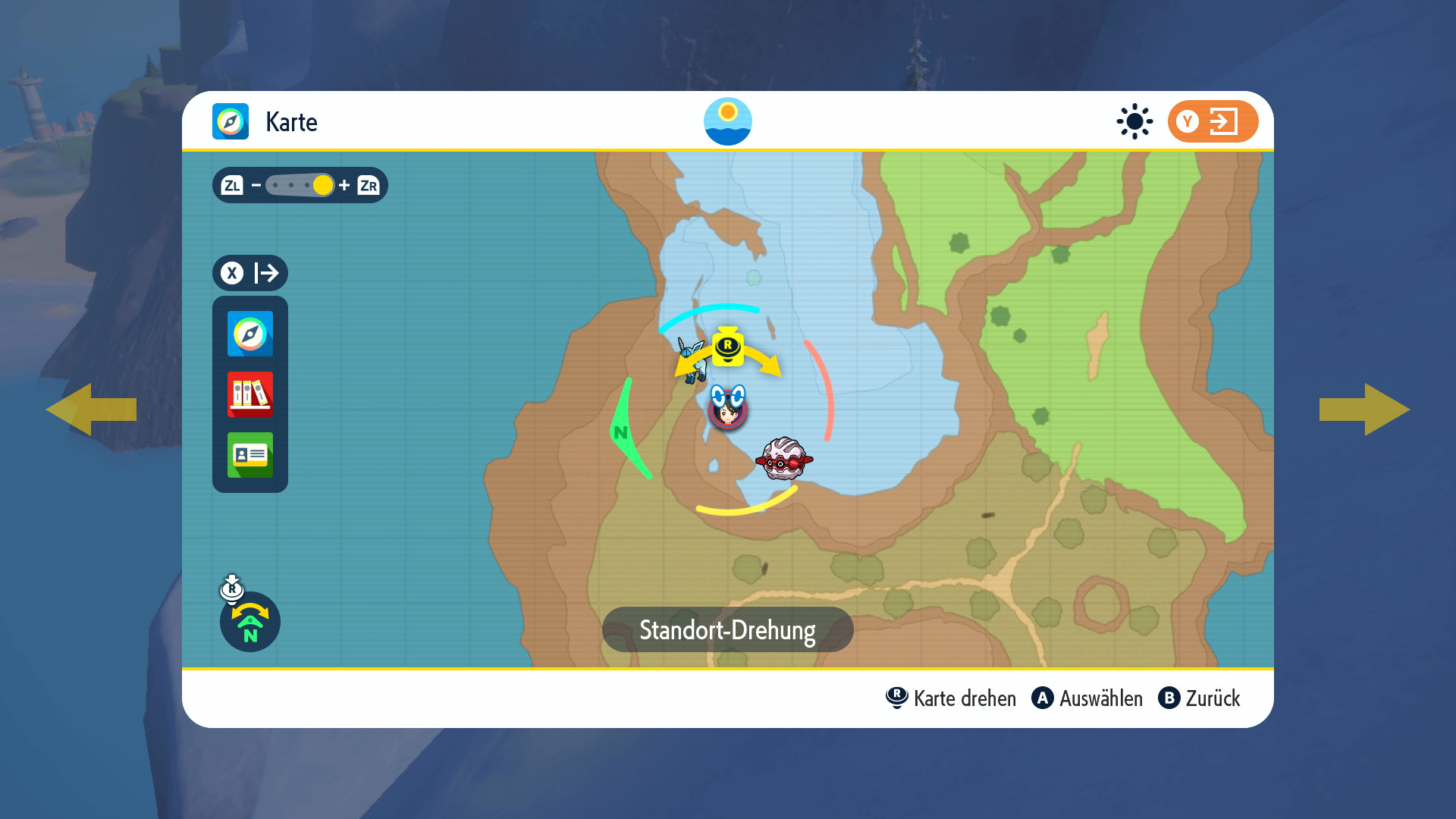Collapse the app sidebar with arrow toggle
This screenshot has width=1456, height=819.
(249, 273)
